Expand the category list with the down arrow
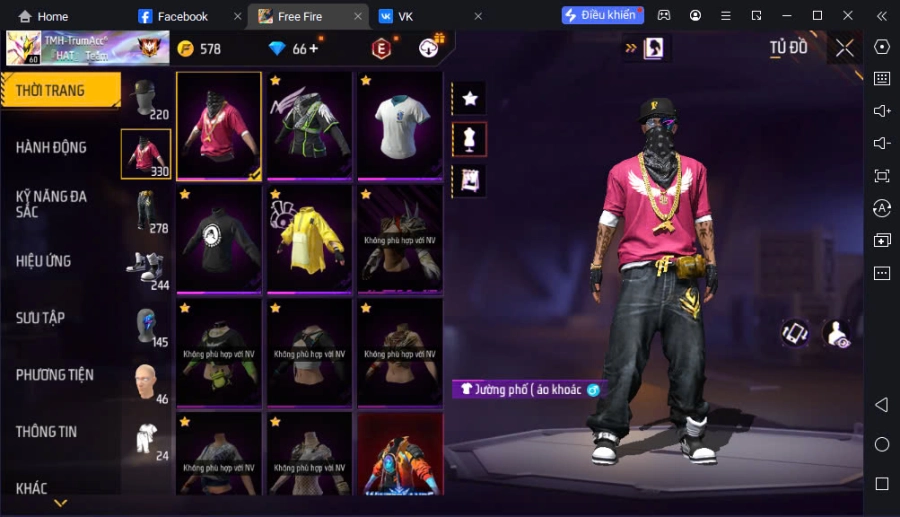Image resolution: width=900 pixels, height=517 pixels. [61, 503]
